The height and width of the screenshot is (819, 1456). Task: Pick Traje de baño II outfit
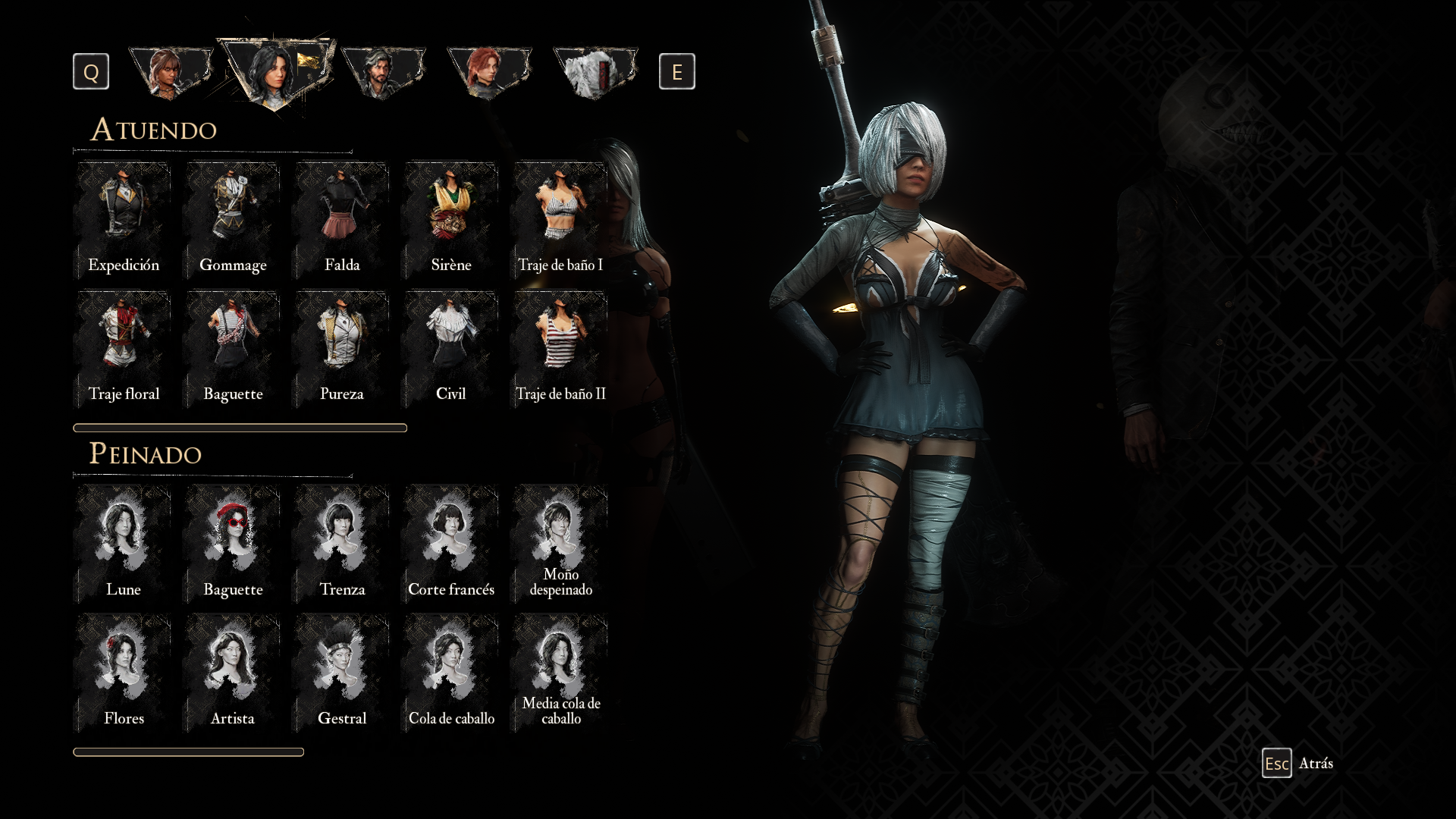(x=560, y=349)
